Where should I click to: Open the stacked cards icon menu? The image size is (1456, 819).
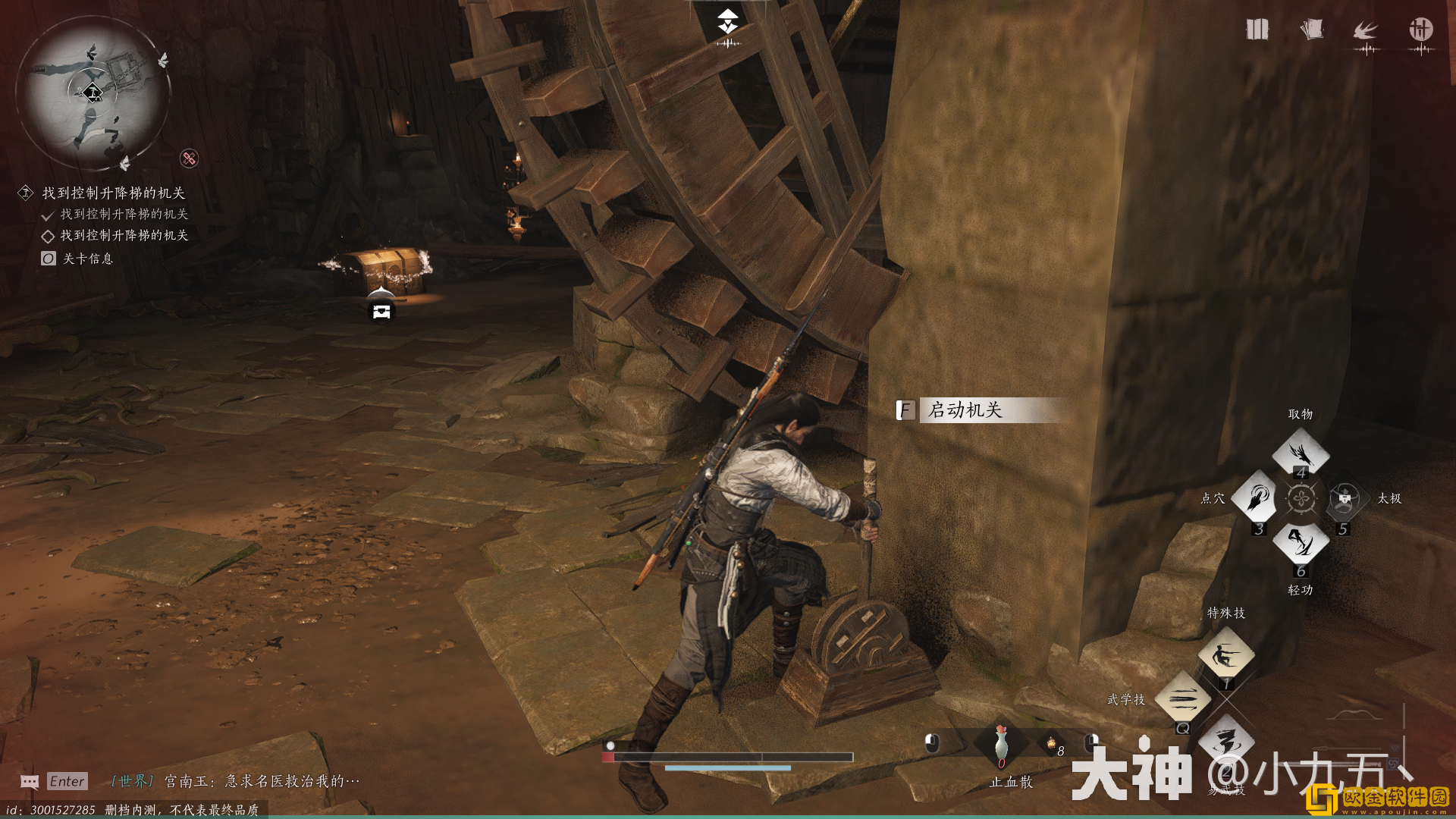click(x=1311, y=30)
